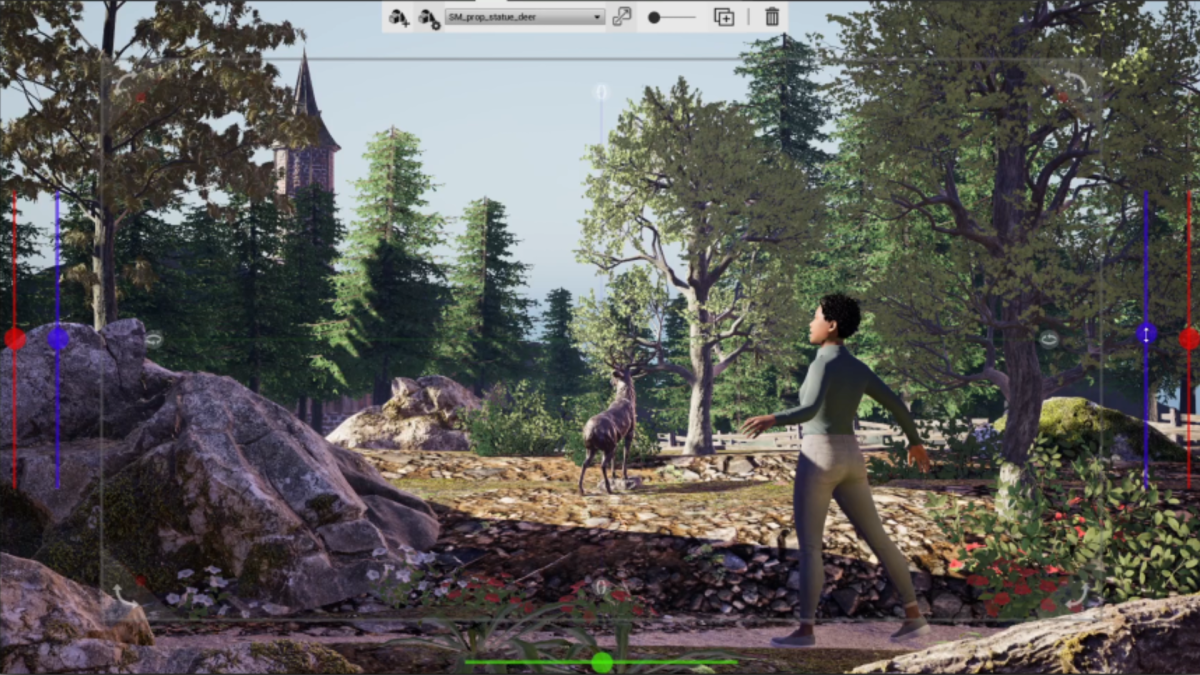The height and width of the screenshot is (675, 1200).
Task: Duplicate the selection with the copy-plus icon
Action: 723,17
